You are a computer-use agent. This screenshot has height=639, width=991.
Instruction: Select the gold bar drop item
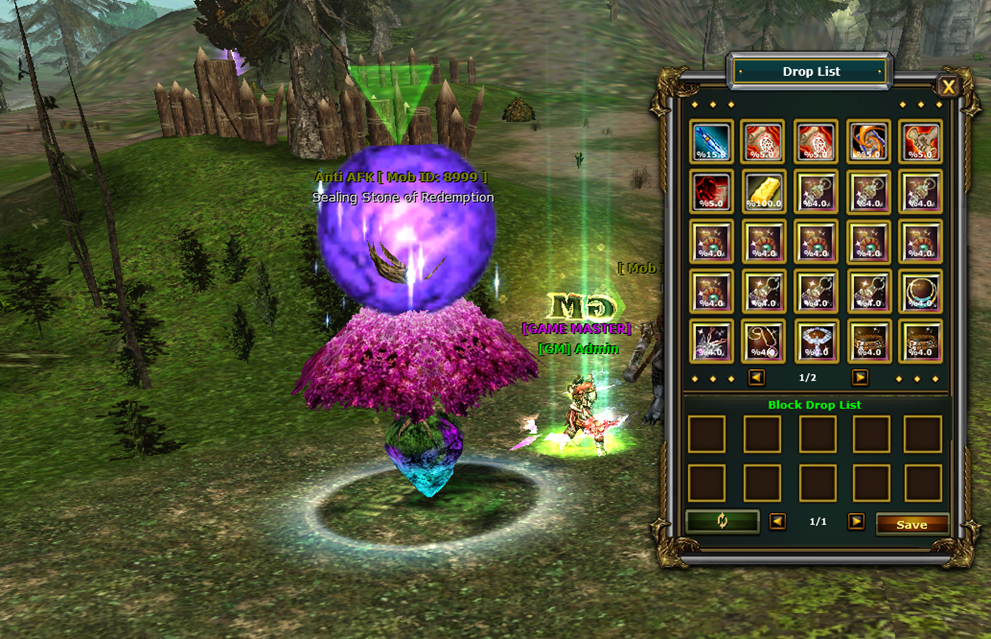click(x=764, y=191)
